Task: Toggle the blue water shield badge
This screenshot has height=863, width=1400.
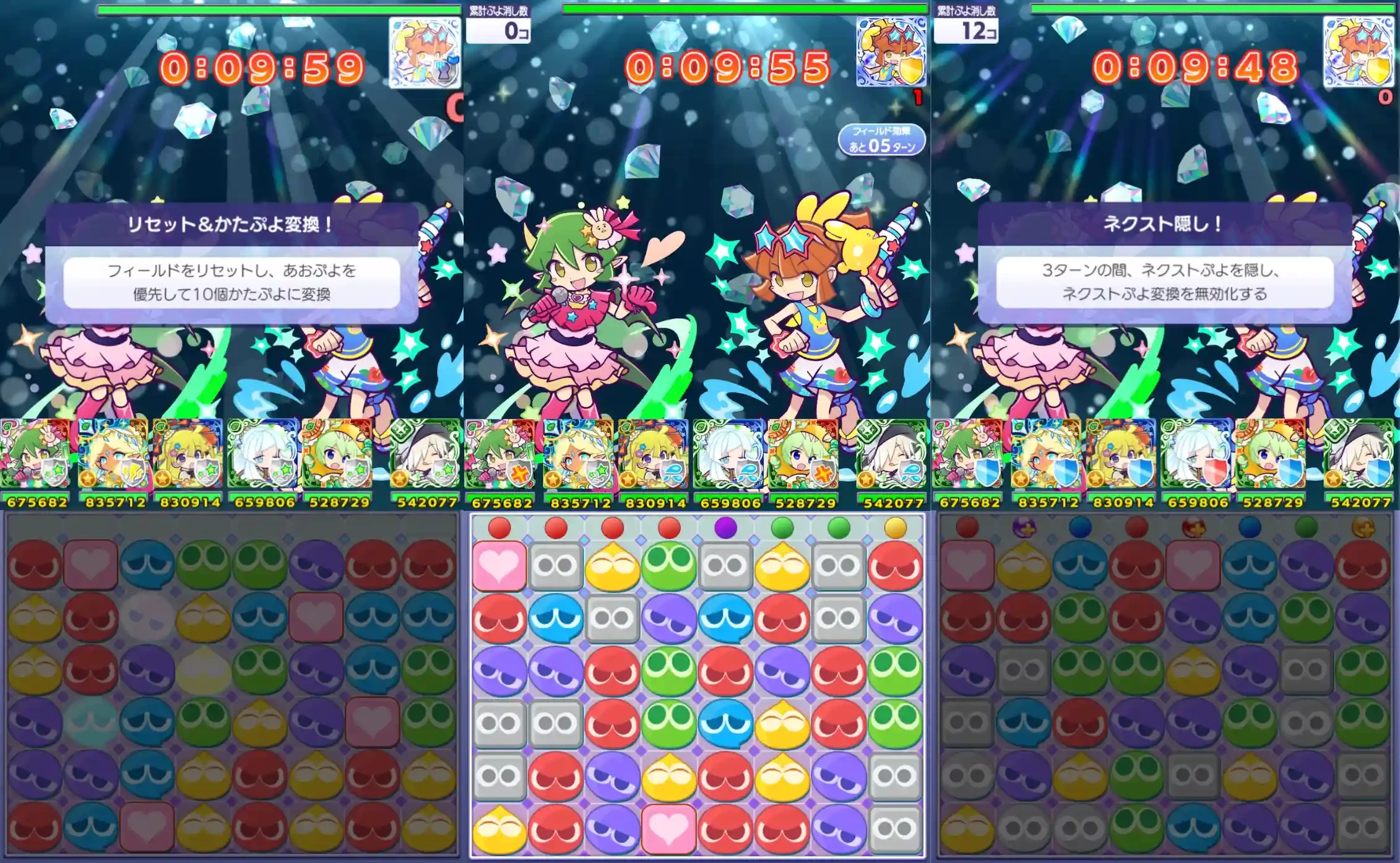Action: [x=672, y=474]
